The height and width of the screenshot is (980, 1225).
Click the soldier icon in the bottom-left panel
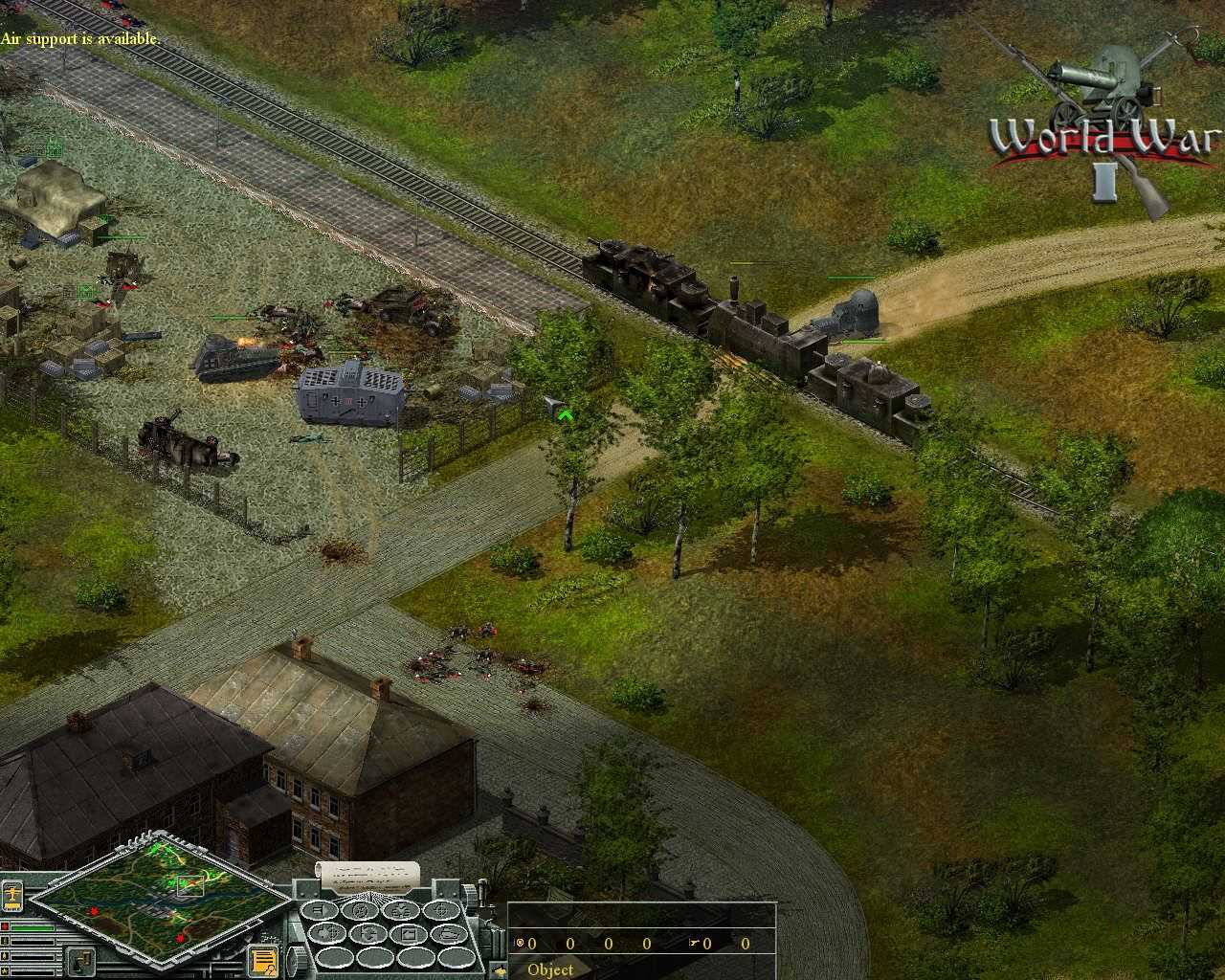click(x=80, y=960)
